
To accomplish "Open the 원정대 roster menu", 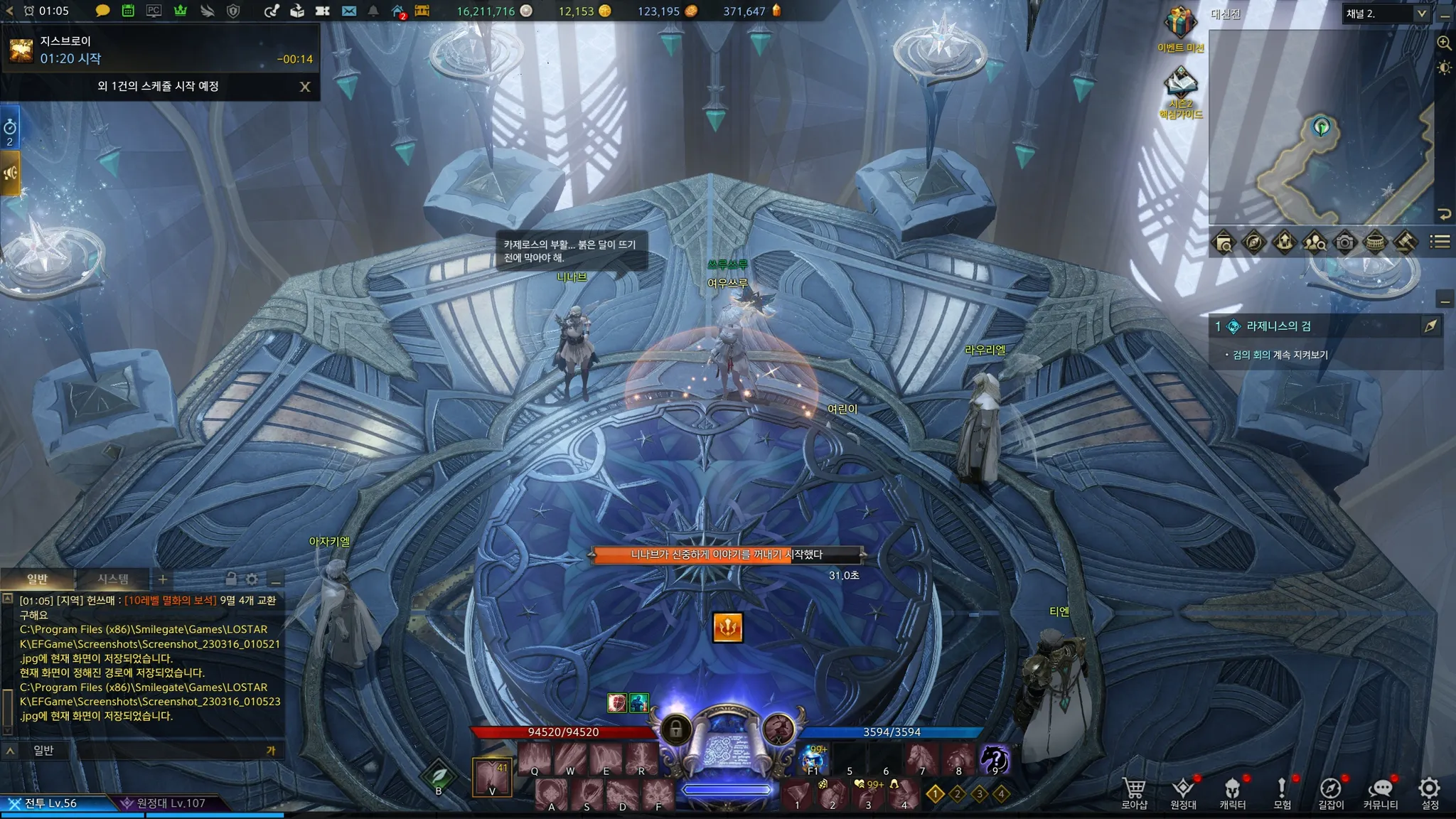I will point(1183,792).
